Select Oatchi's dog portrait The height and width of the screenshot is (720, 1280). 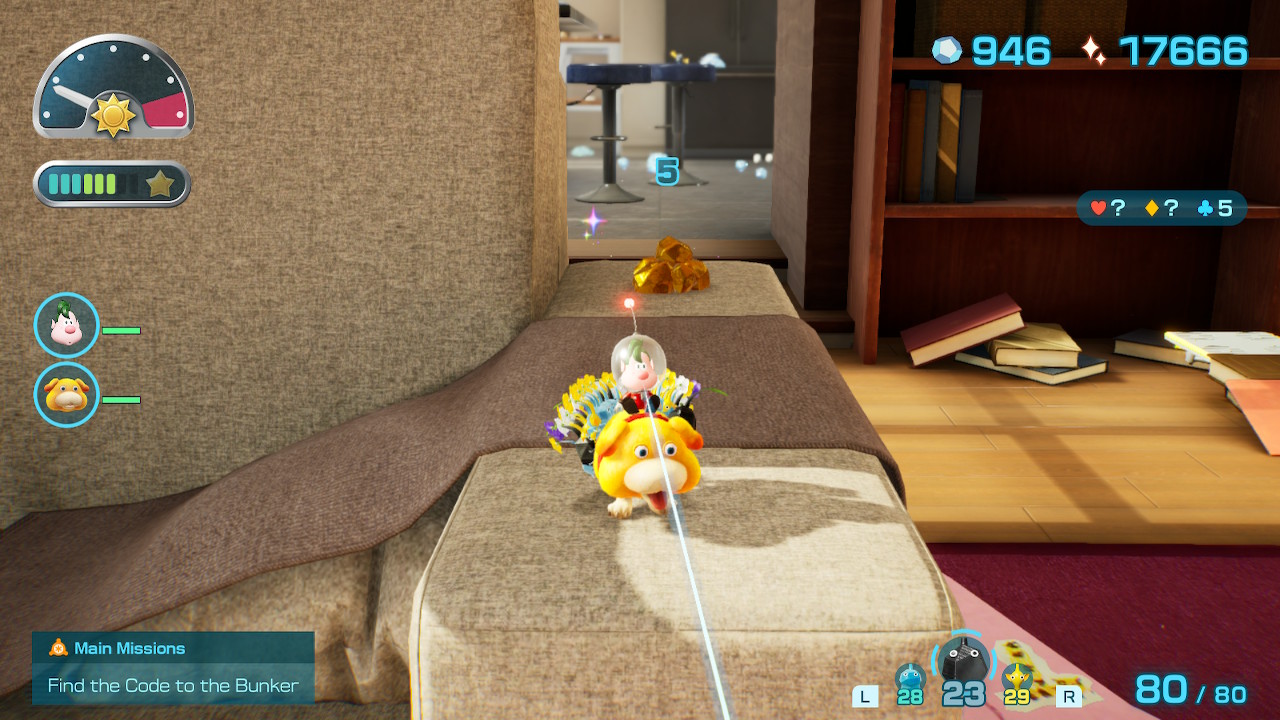67,395
